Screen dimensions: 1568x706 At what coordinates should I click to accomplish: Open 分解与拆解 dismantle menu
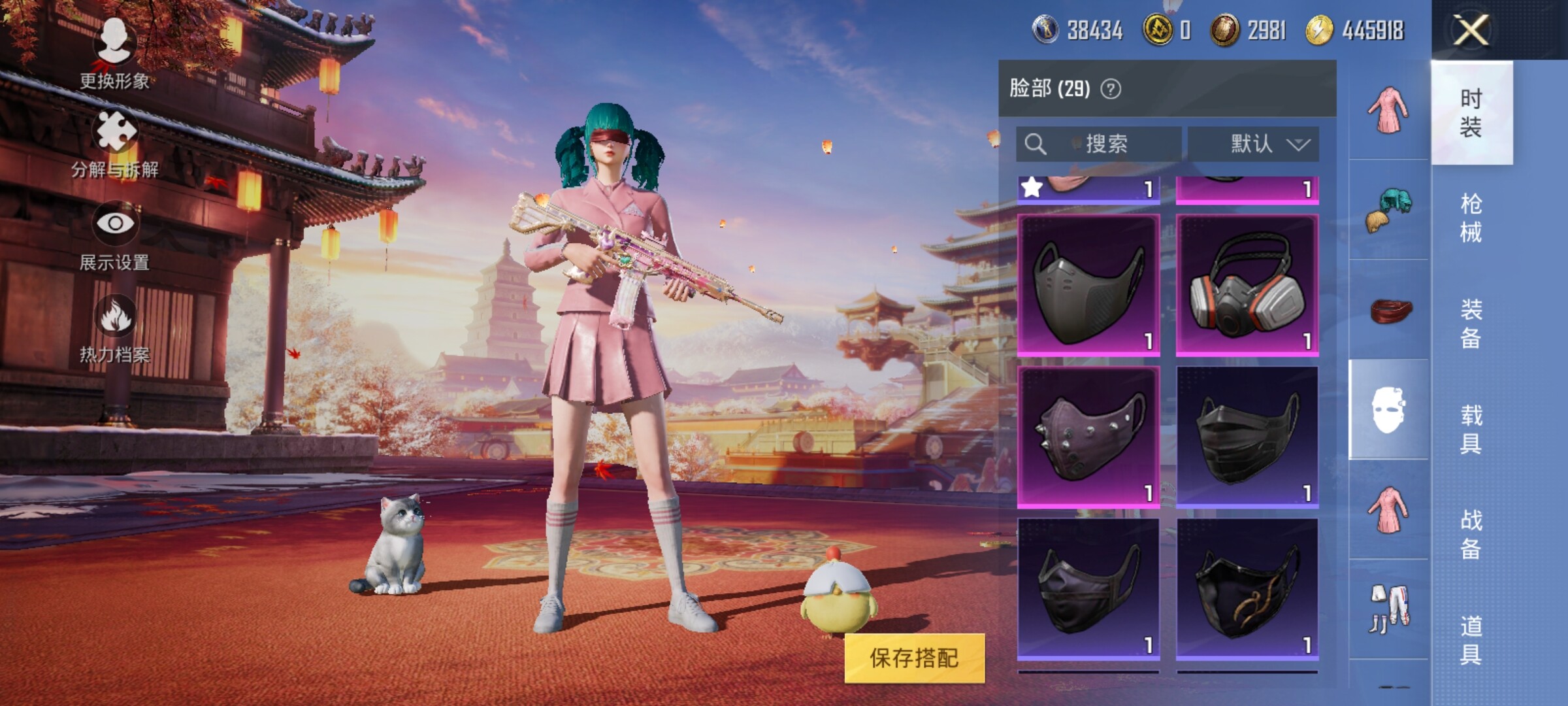coord(115,144)
